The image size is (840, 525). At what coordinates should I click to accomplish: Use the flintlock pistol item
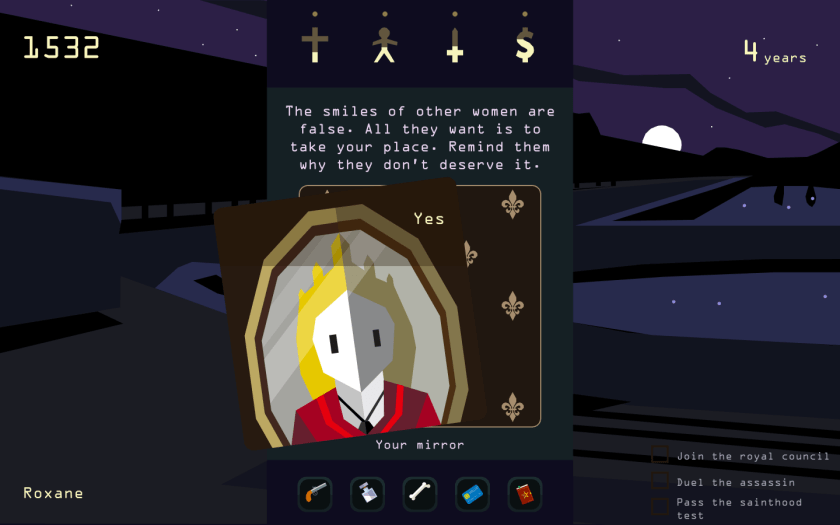click(315, 494)
